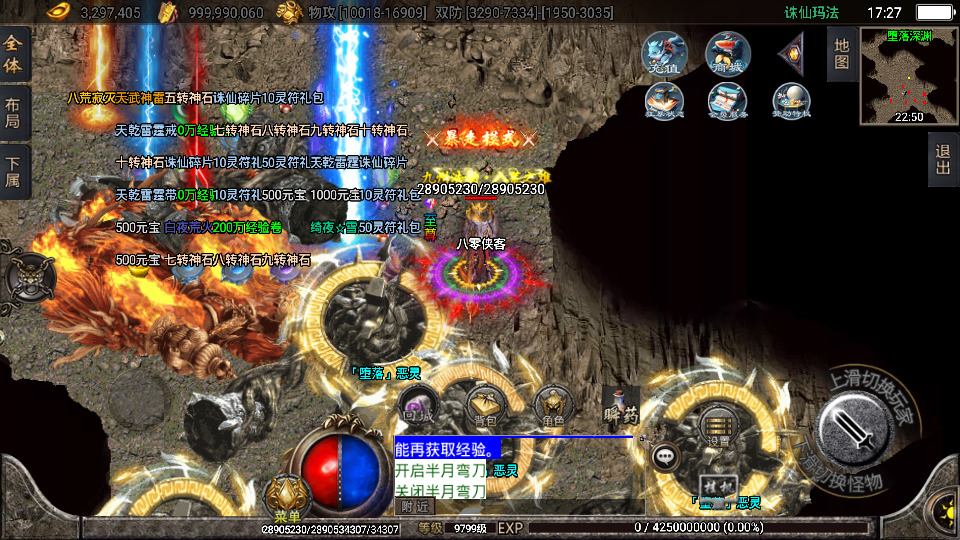Open the 地图 map button

tap(841, 53)
